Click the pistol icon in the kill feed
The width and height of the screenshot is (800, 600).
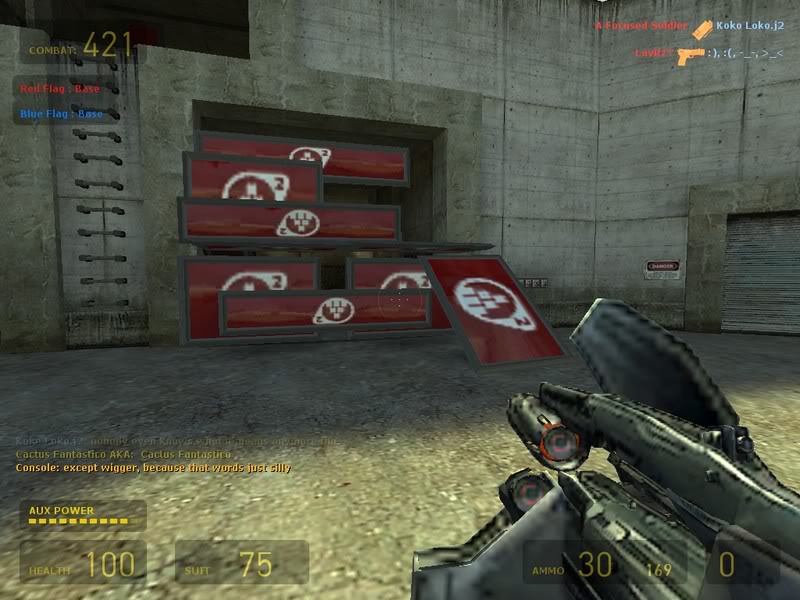(690, 55)
